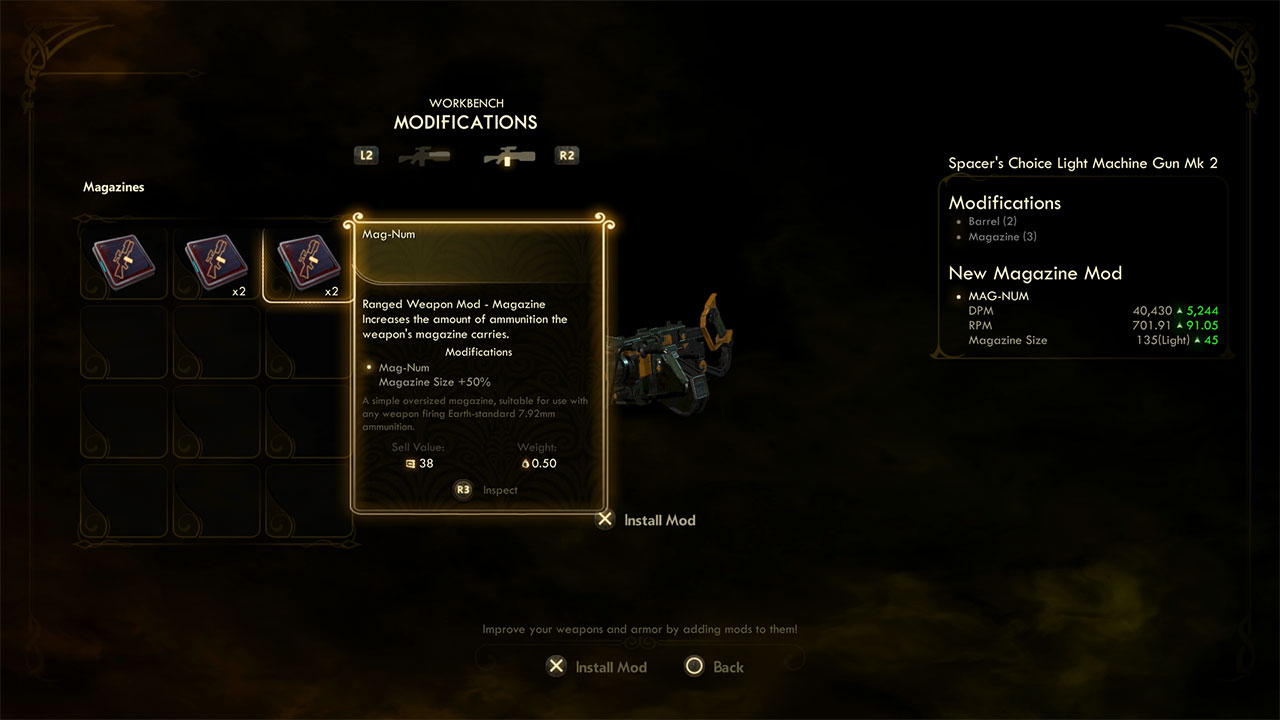Open the magazine mods weapon tab
The width and height of the screenshot is (1280, 720).
click(509, 156)
